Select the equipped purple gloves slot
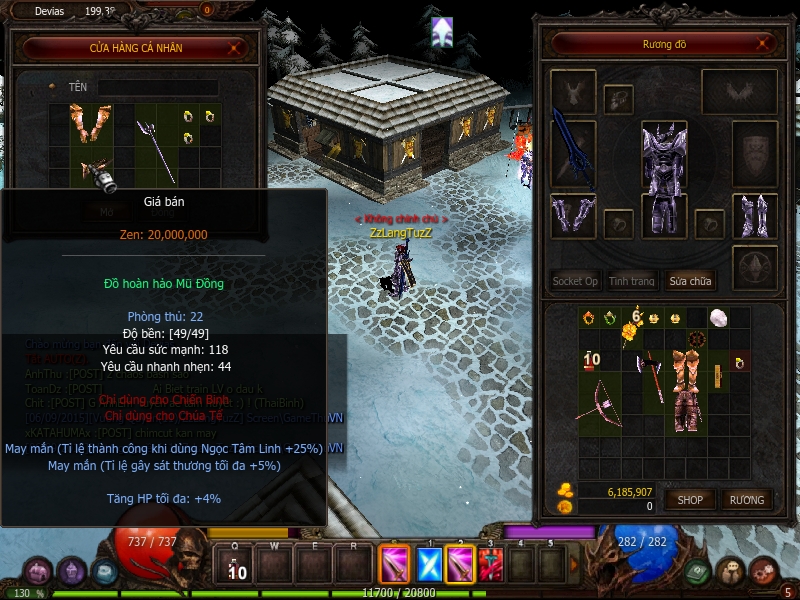This screenshot has height=600, width=800. click(573, 216)
